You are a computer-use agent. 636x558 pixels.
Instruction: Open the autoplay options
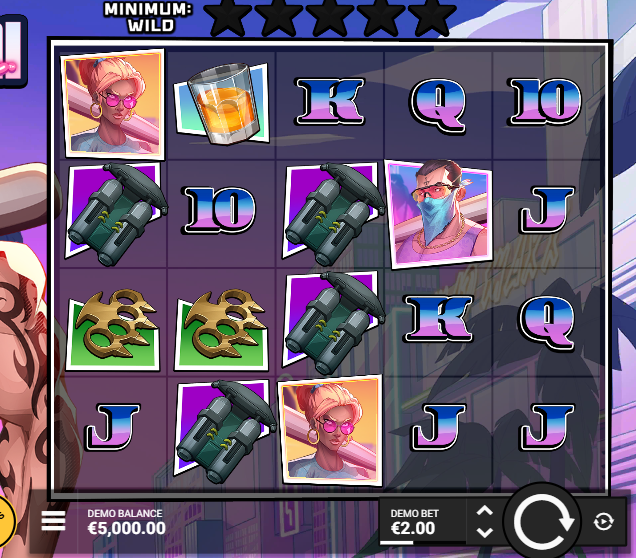(603, 521)
